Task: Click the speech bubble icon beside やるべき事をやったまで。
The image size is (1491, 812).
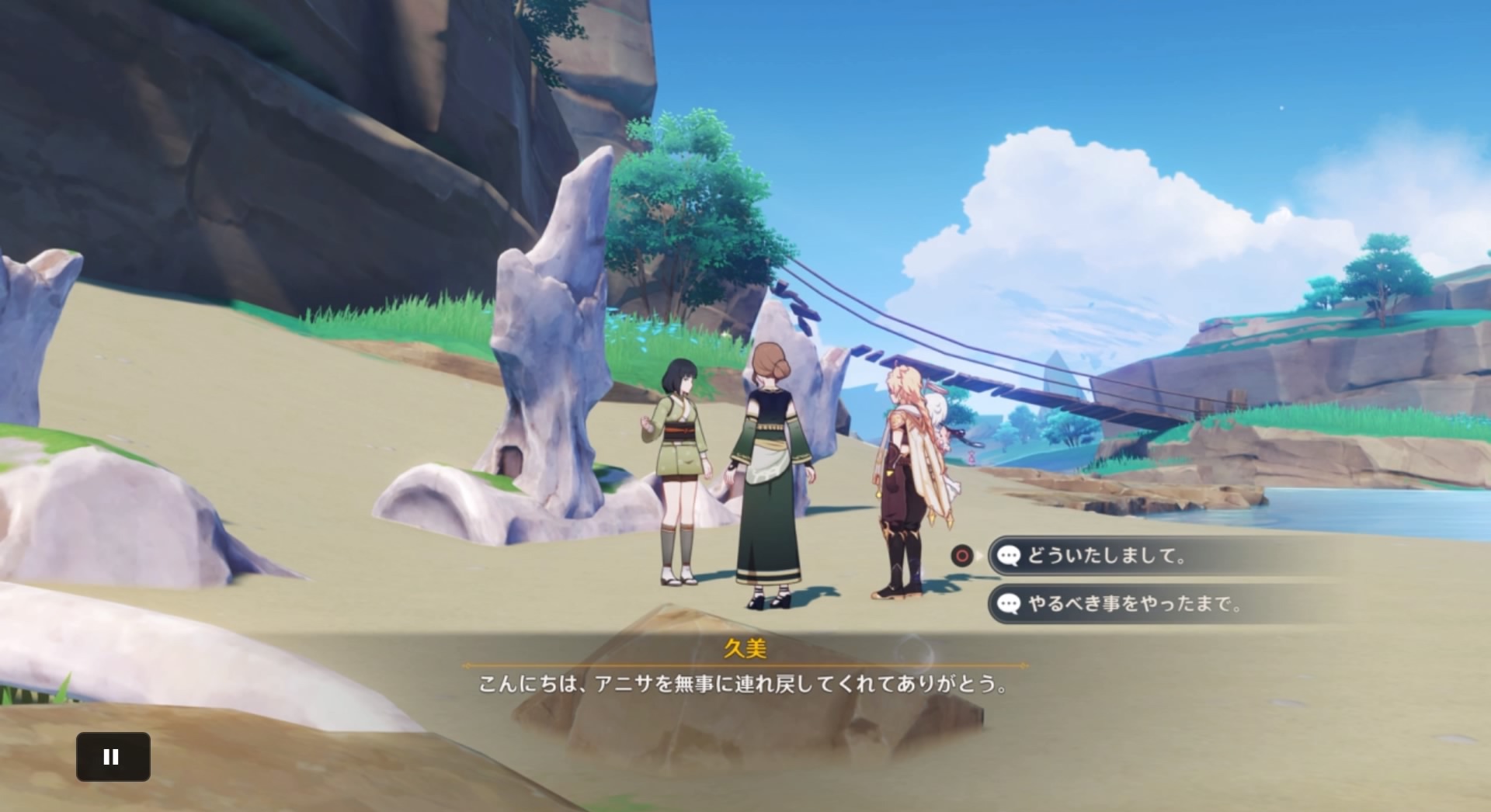Action: point(1009,605)
